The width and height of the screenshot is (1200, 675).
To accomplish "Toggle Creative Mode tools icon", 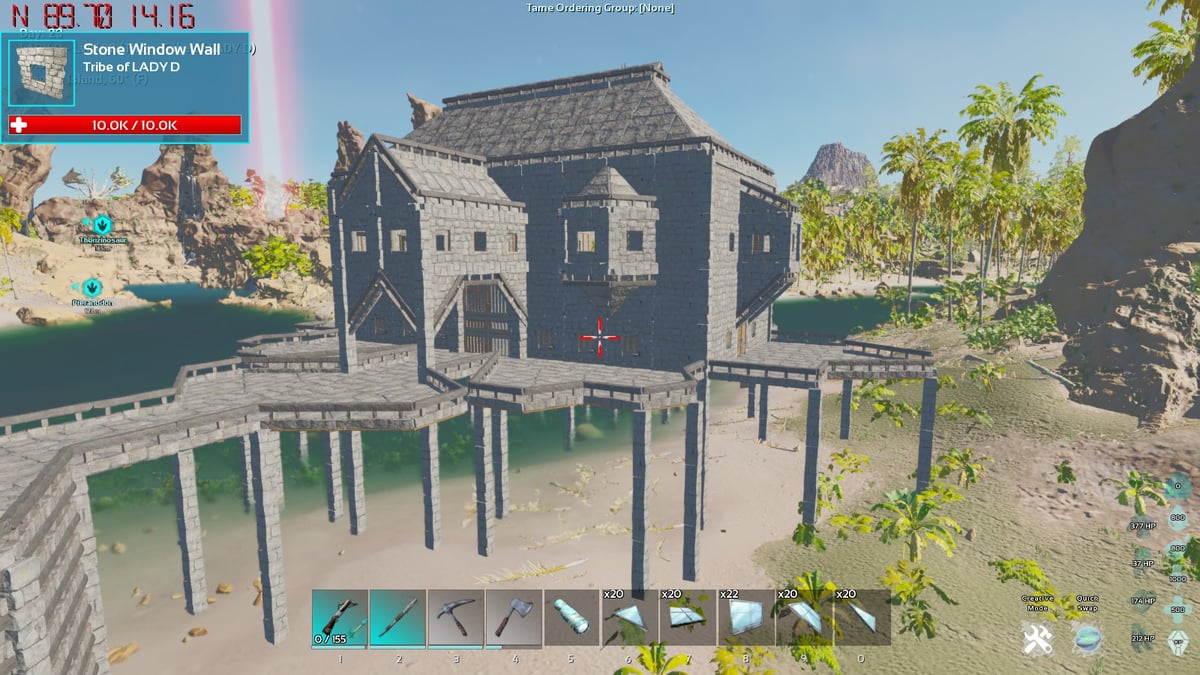I will 1037,638.
